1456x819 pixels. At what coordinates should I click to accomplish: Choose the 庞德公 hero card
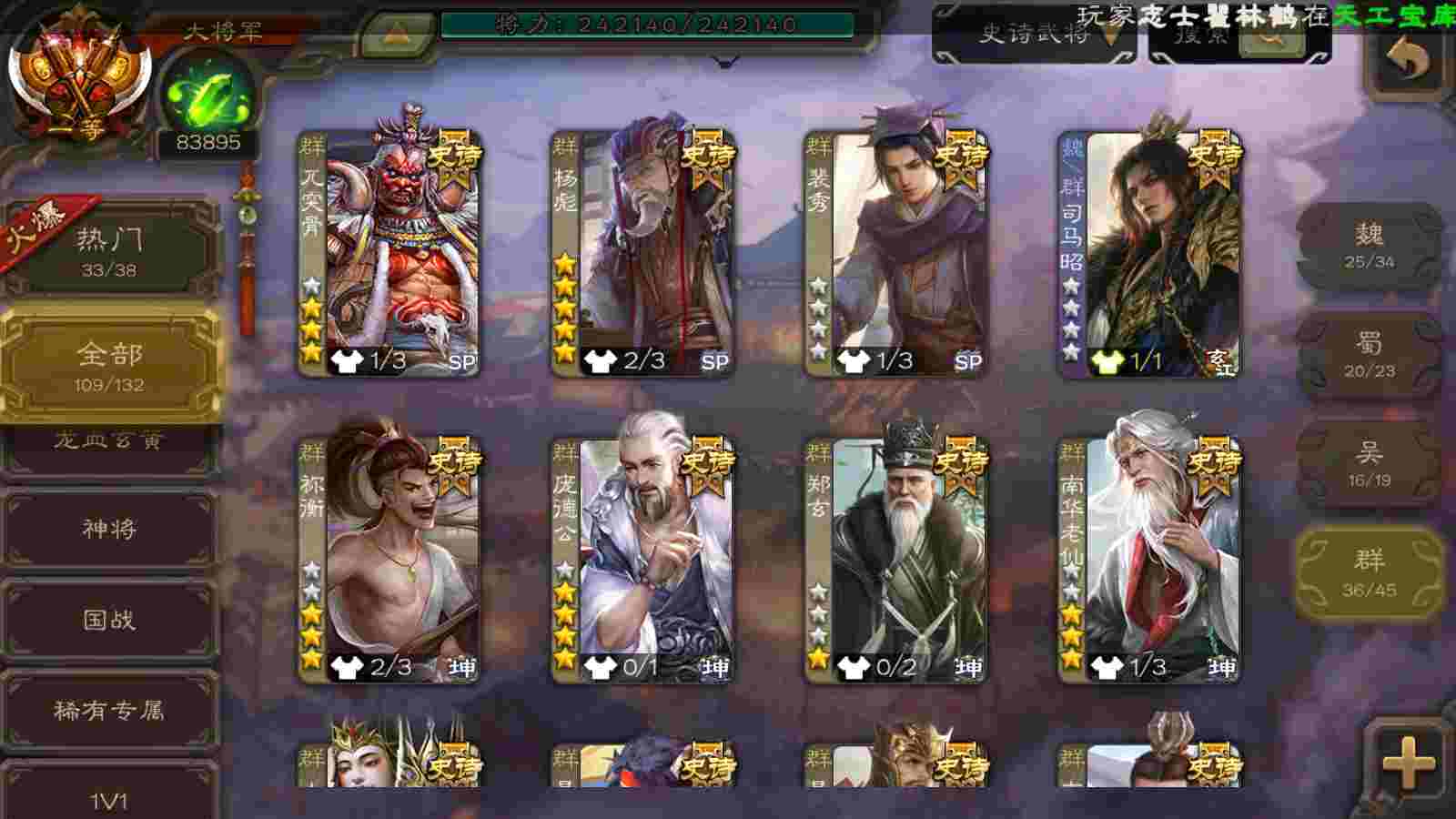pos(642,560)
